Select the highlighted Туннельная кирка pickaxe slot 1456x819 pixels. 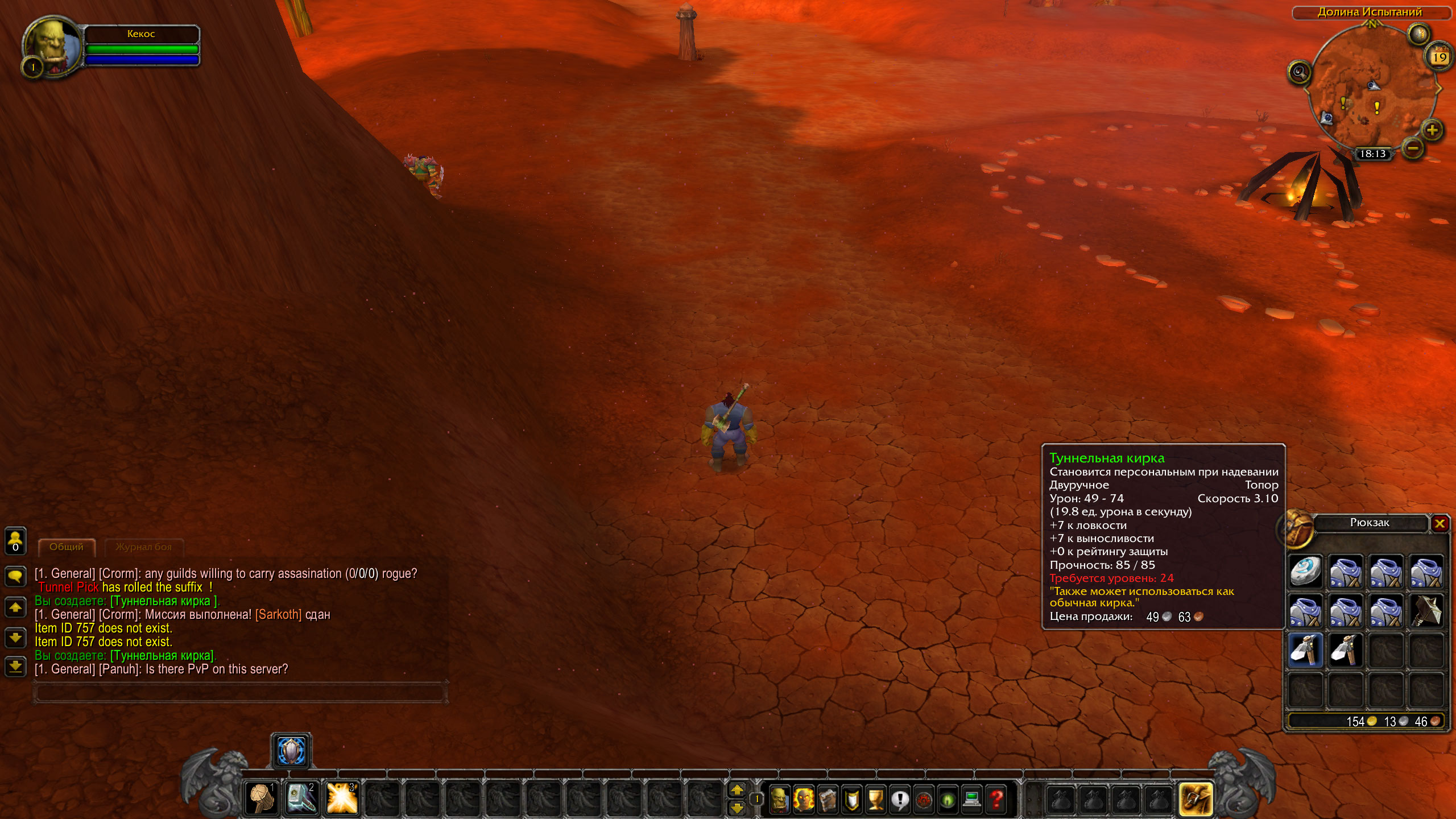pos(1305,650)
